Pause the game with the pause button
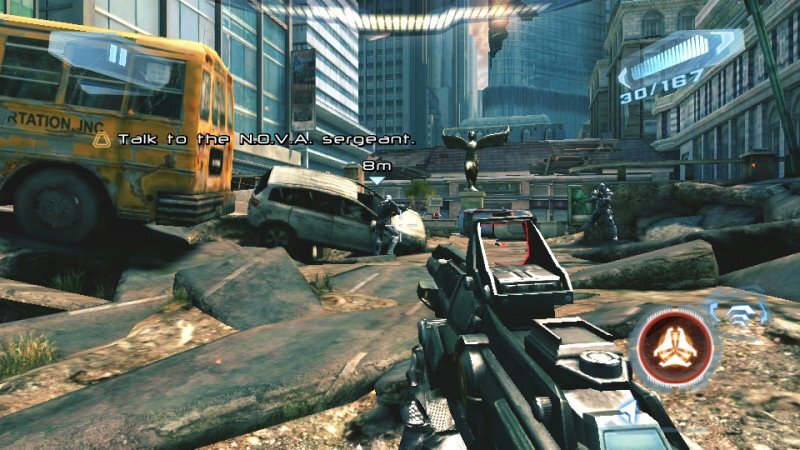The height and width of the screenshot is (450, 800). [x=117, y=55]
